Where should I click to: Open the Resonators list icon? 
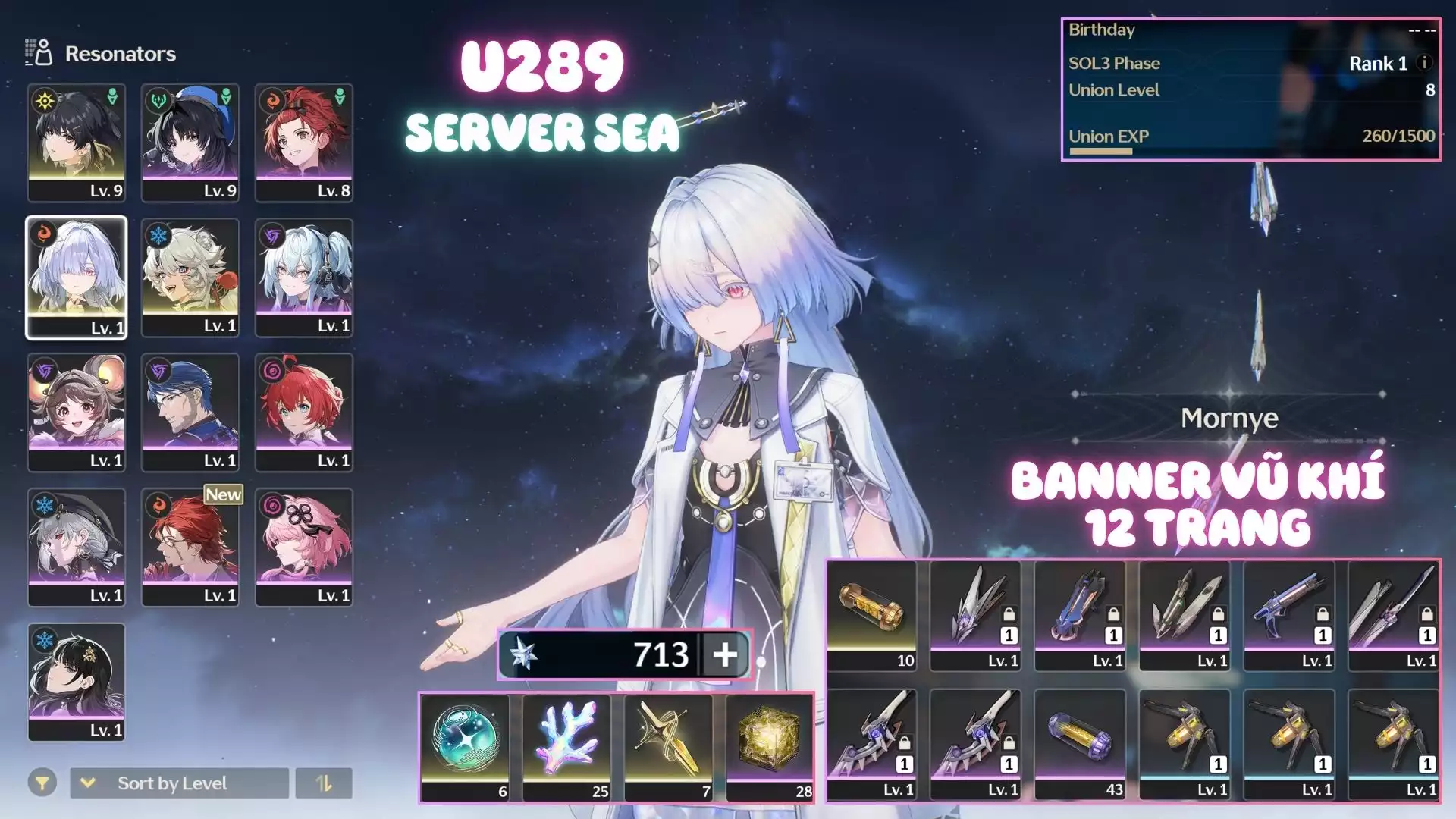click(x=39, y=53)
